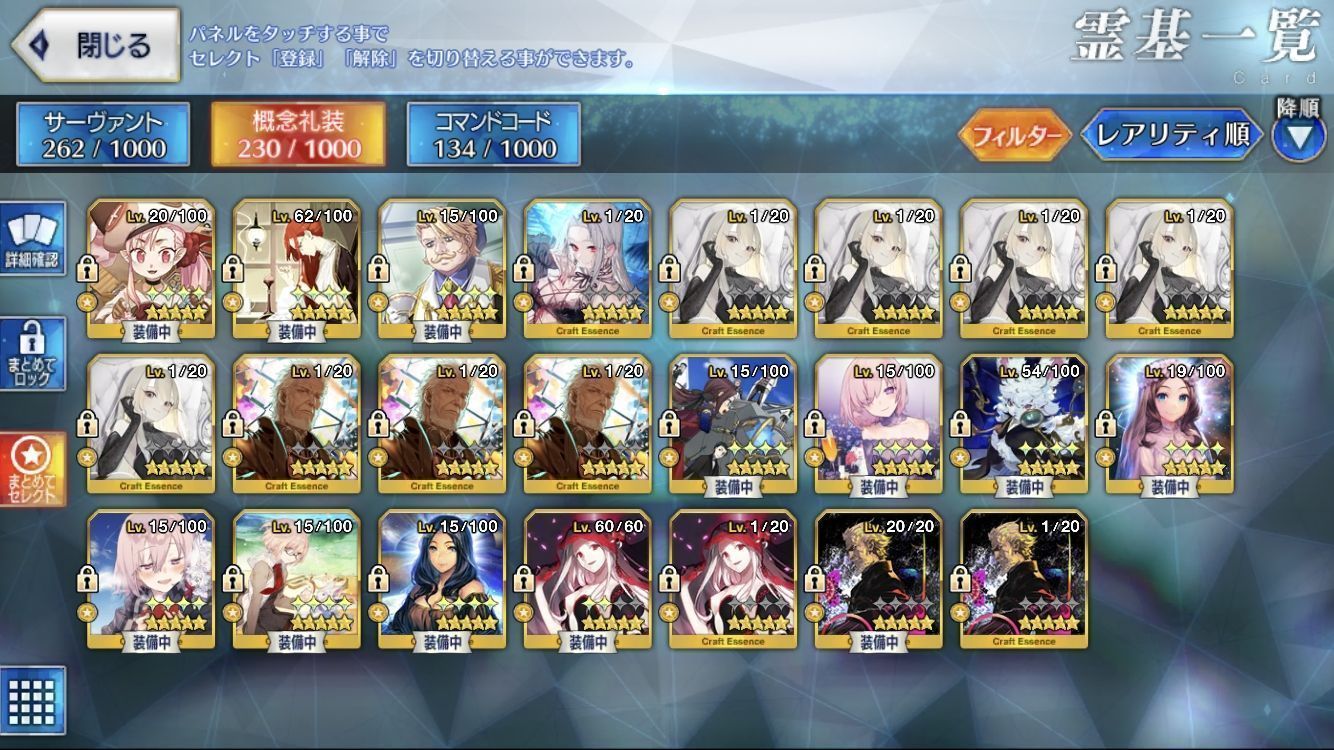
Task: Activate まとめてセレクト bulk select
Action: (33, 469)
